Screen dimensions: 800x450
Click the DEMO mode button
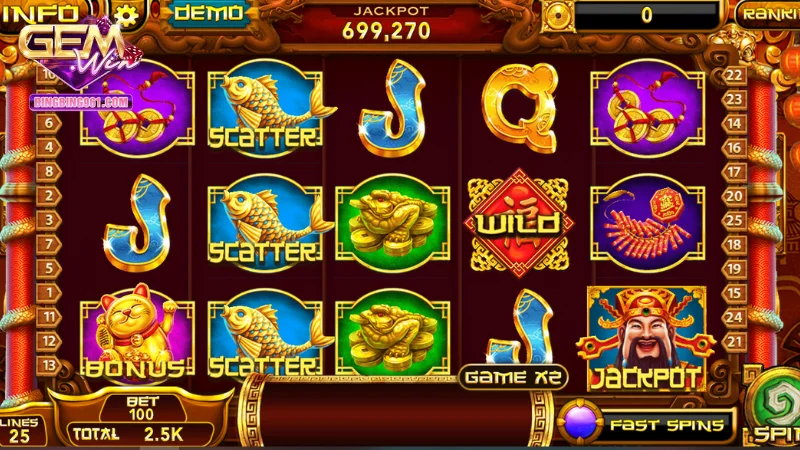tap(208, 13)
